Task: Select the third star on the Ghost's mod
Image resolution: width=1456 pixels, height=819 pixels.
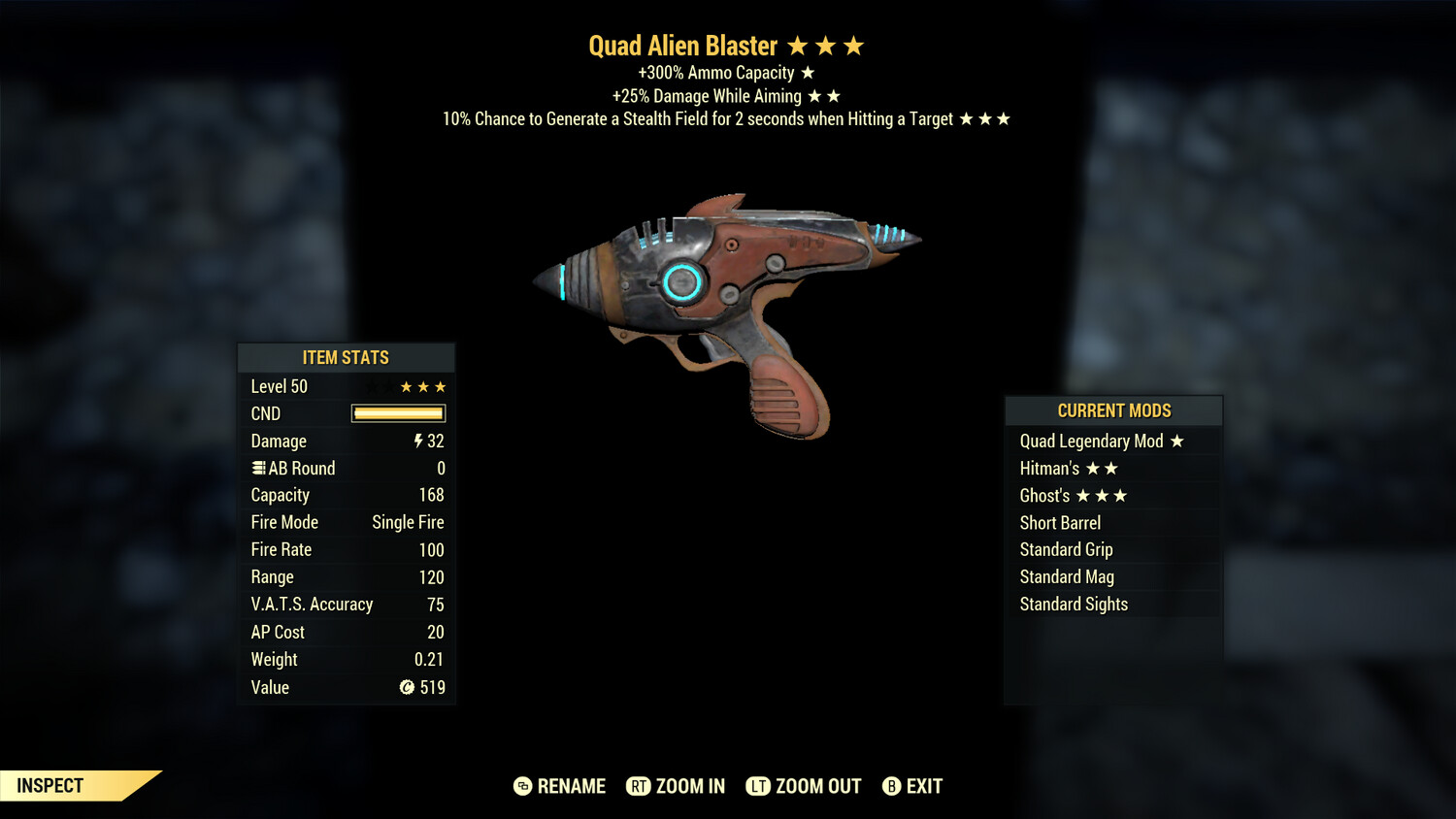Action: pos(1122,495)
